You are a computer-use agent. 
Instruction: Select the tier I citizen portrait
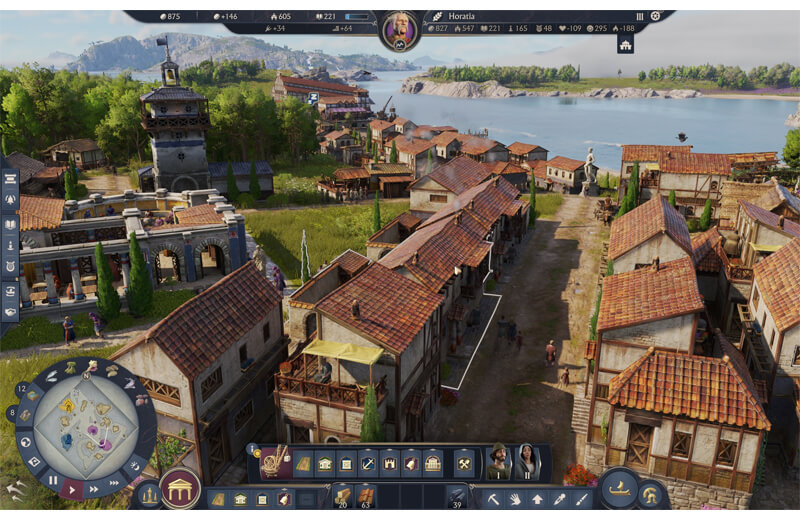click(498, 462)
